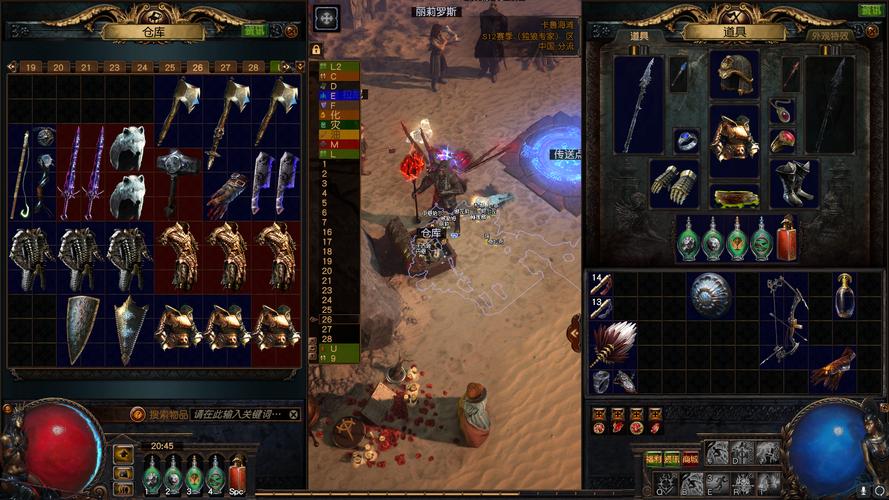Clear the stash search field with the X
This screenshot has width=889, height=500.
(x=293, y=413)
